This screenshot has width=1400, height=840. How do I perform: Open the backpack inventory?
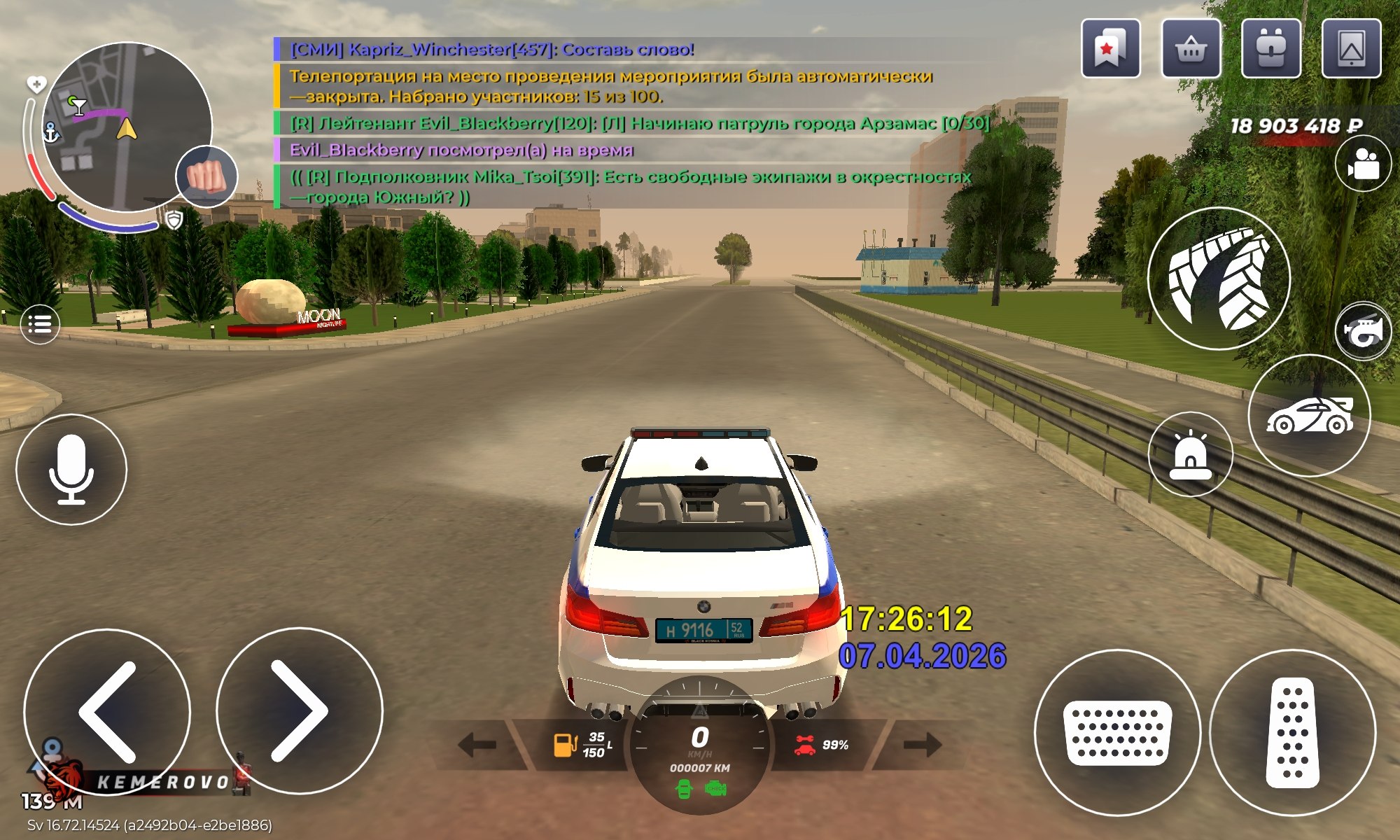pos(1271,49)
